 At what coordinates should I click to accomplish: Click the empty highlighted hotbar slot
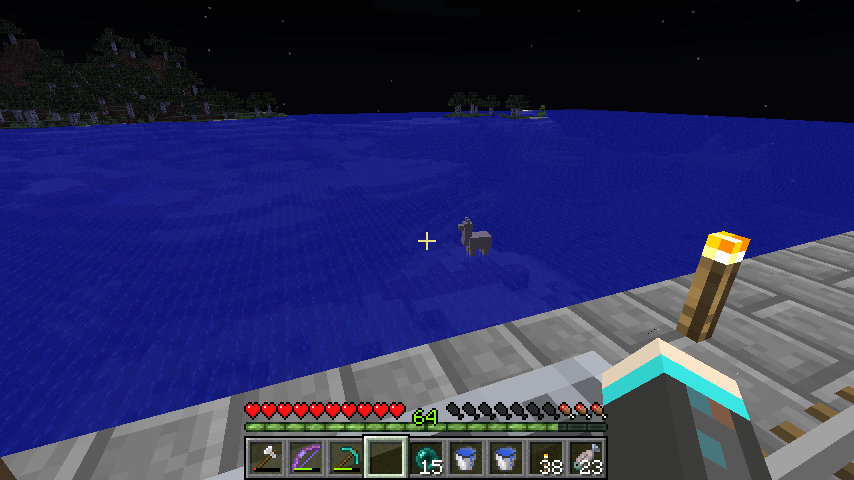[385, 459]
